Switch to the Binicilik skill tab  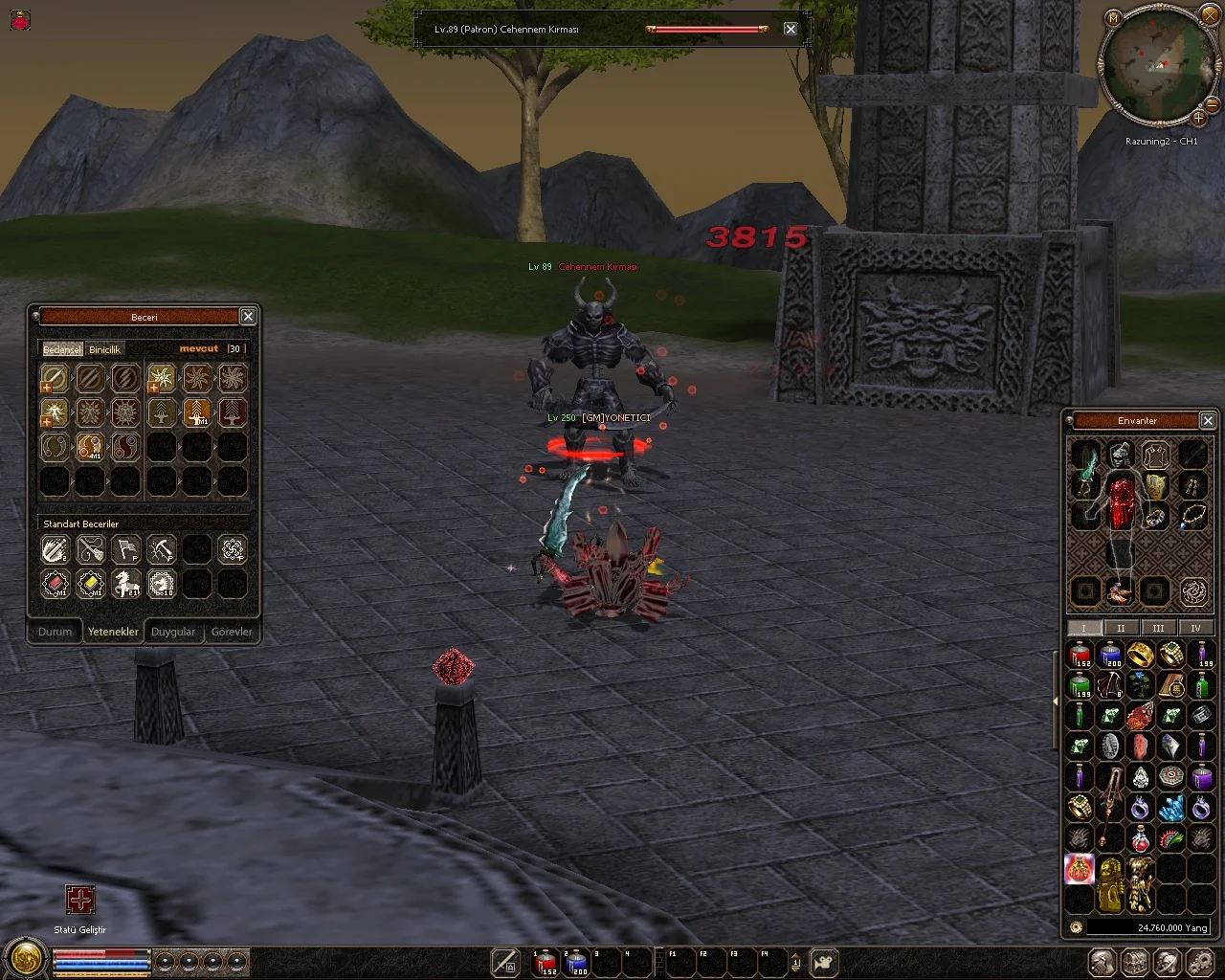coord(105,349)
